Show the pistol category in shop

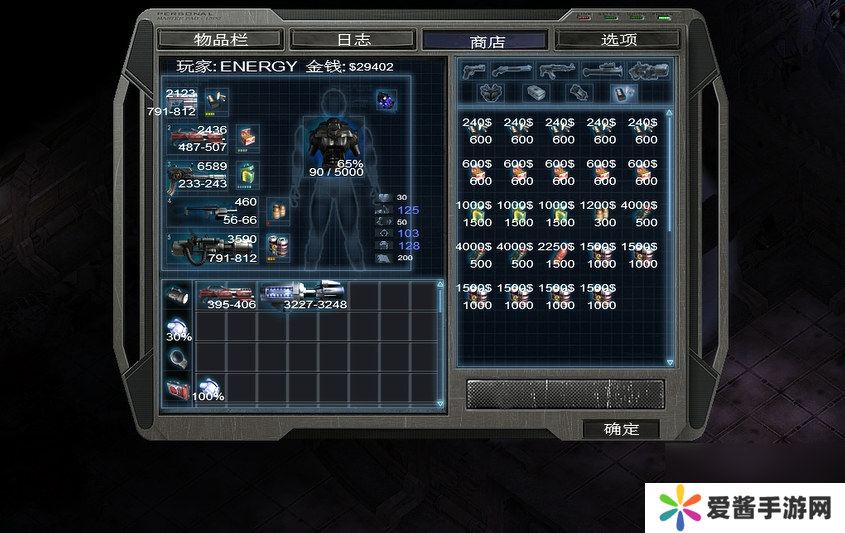tap(474, 71)
